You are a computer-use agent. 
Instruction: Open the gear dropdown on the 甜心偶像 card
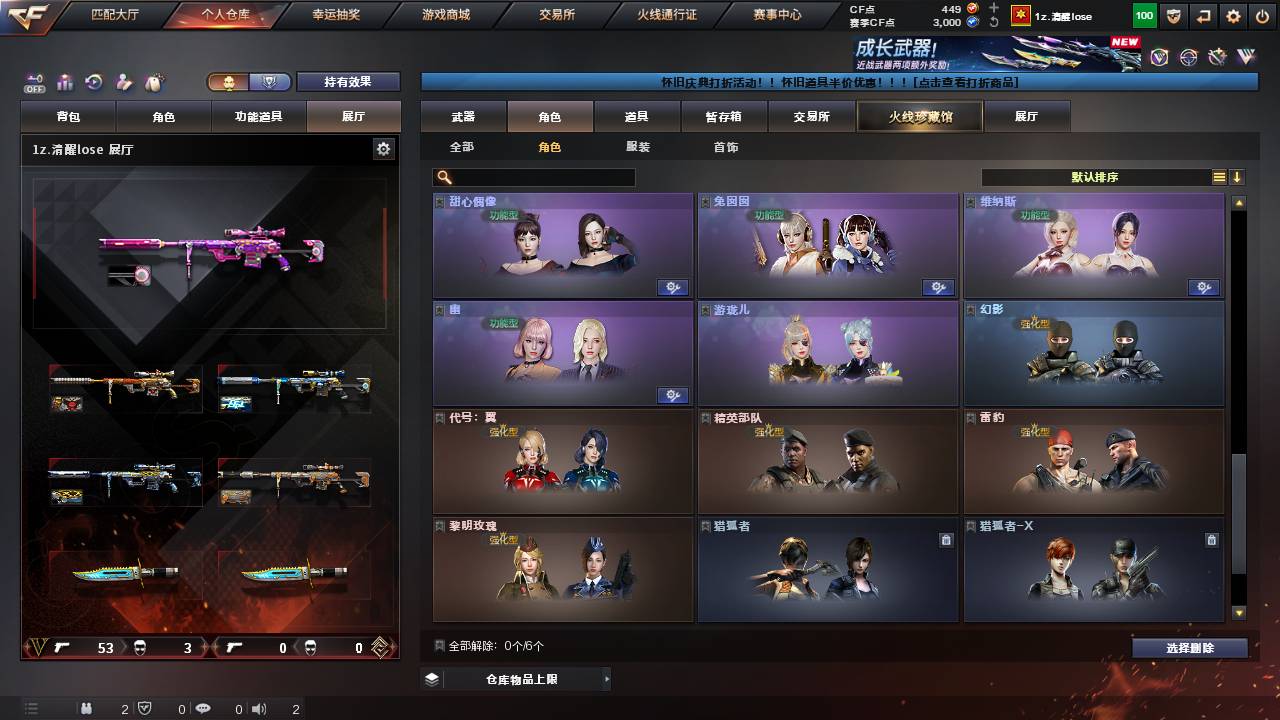673,287
